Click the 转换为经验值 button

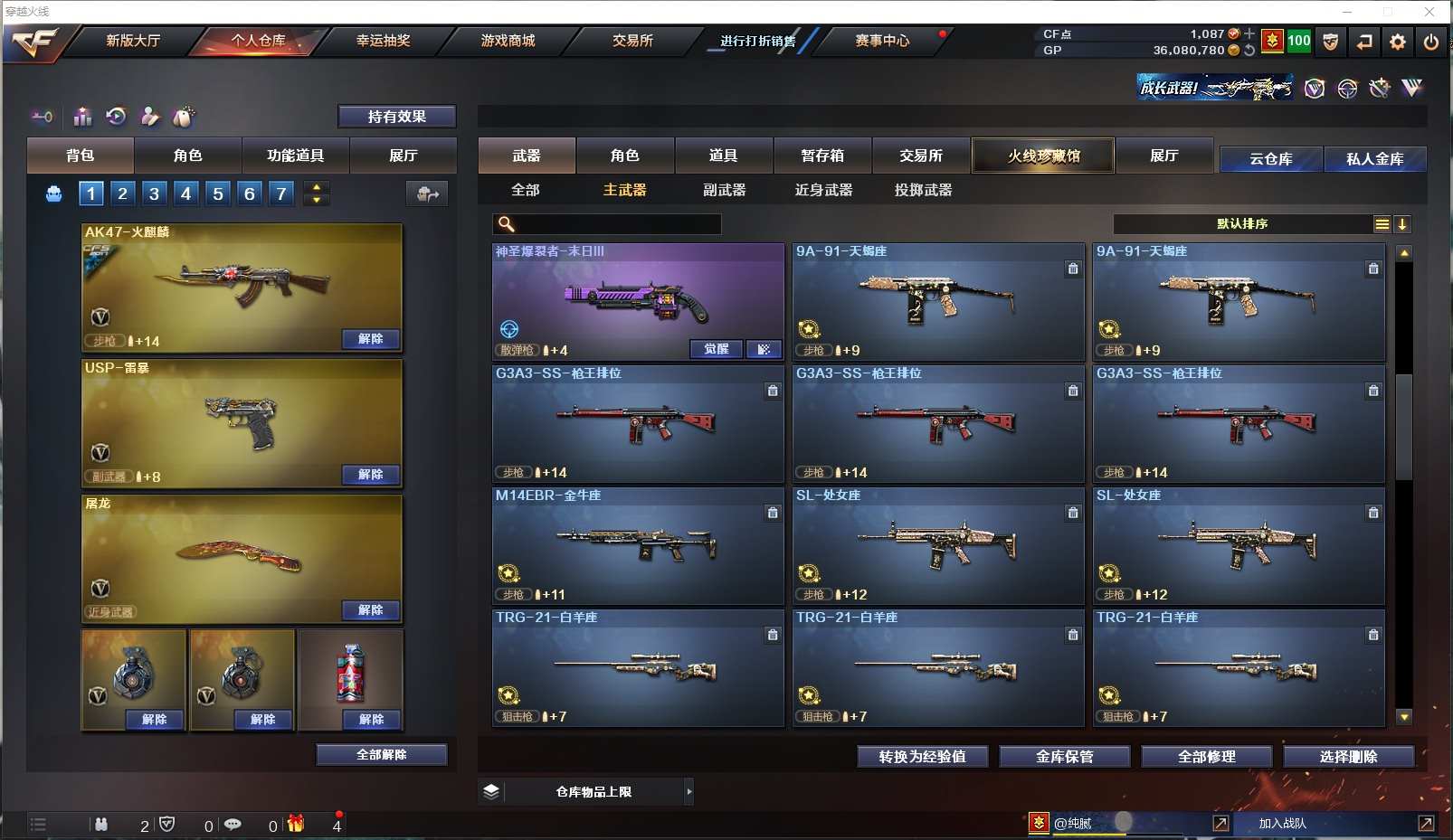pyautogui.click(x=922, y=757)
